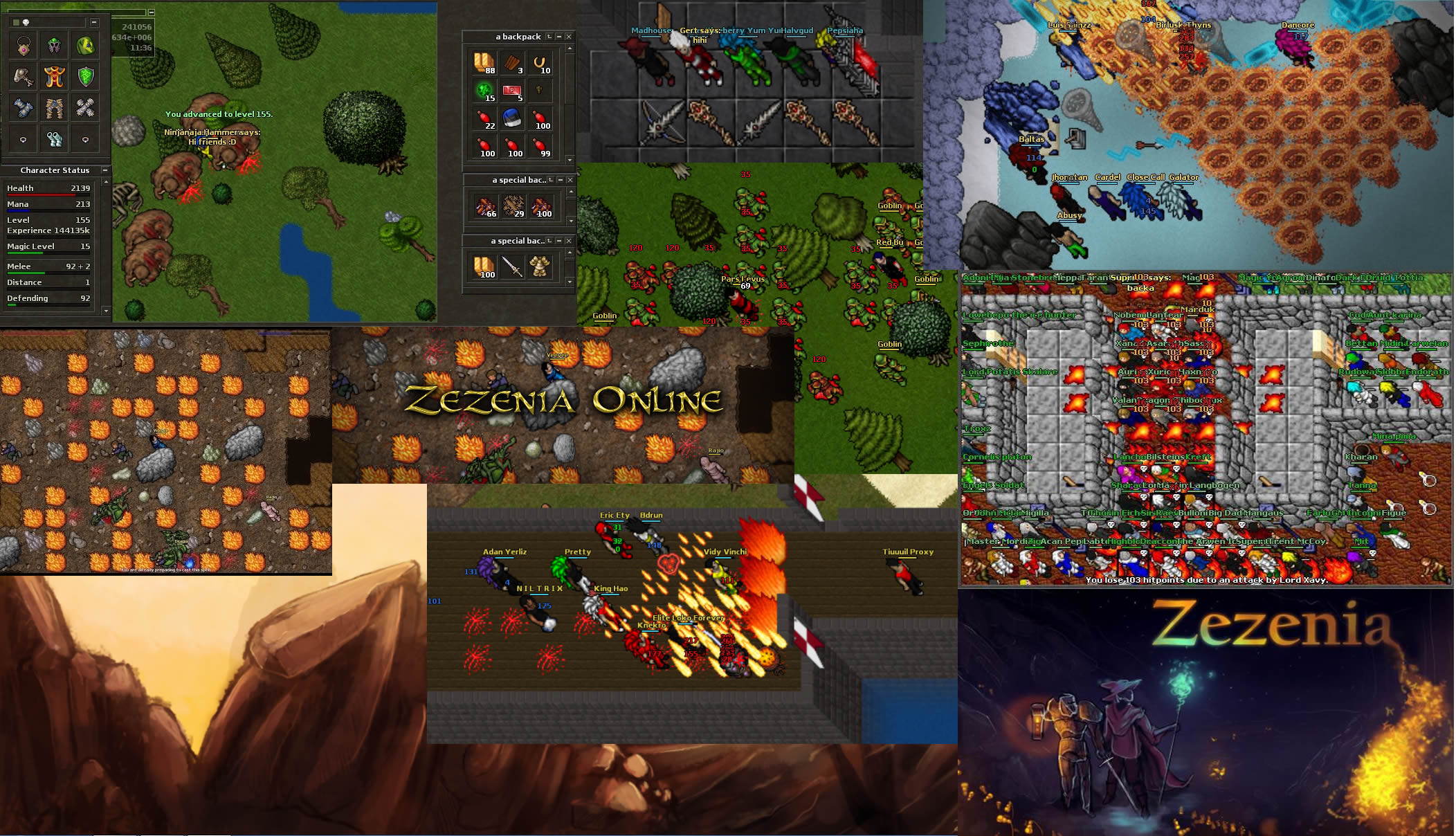Screen dimensions: 1456x836
Task: Select the sword in the special backpack
Action: click(512, 267)
